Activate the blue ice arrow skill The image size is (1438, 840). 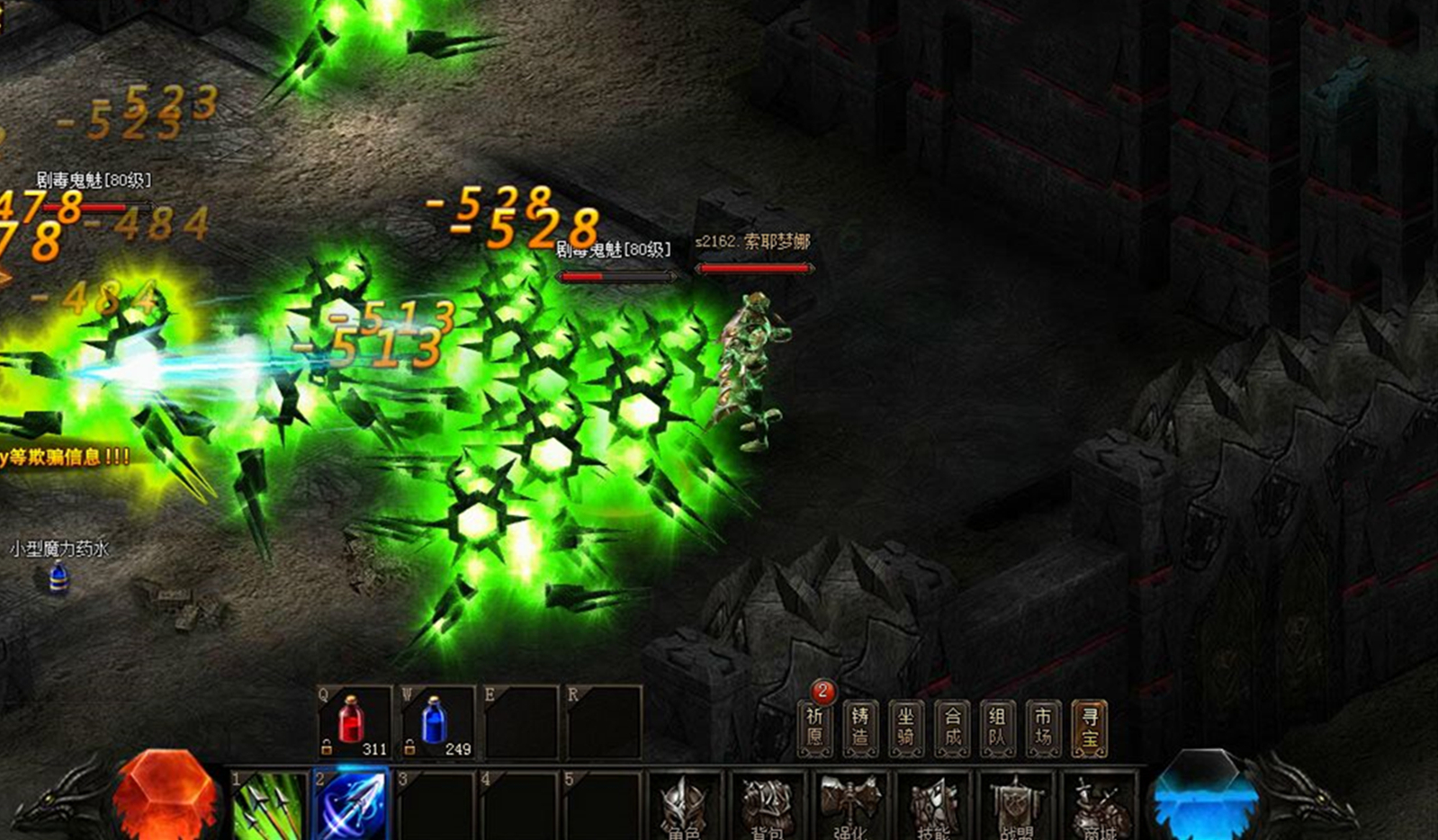352,805
